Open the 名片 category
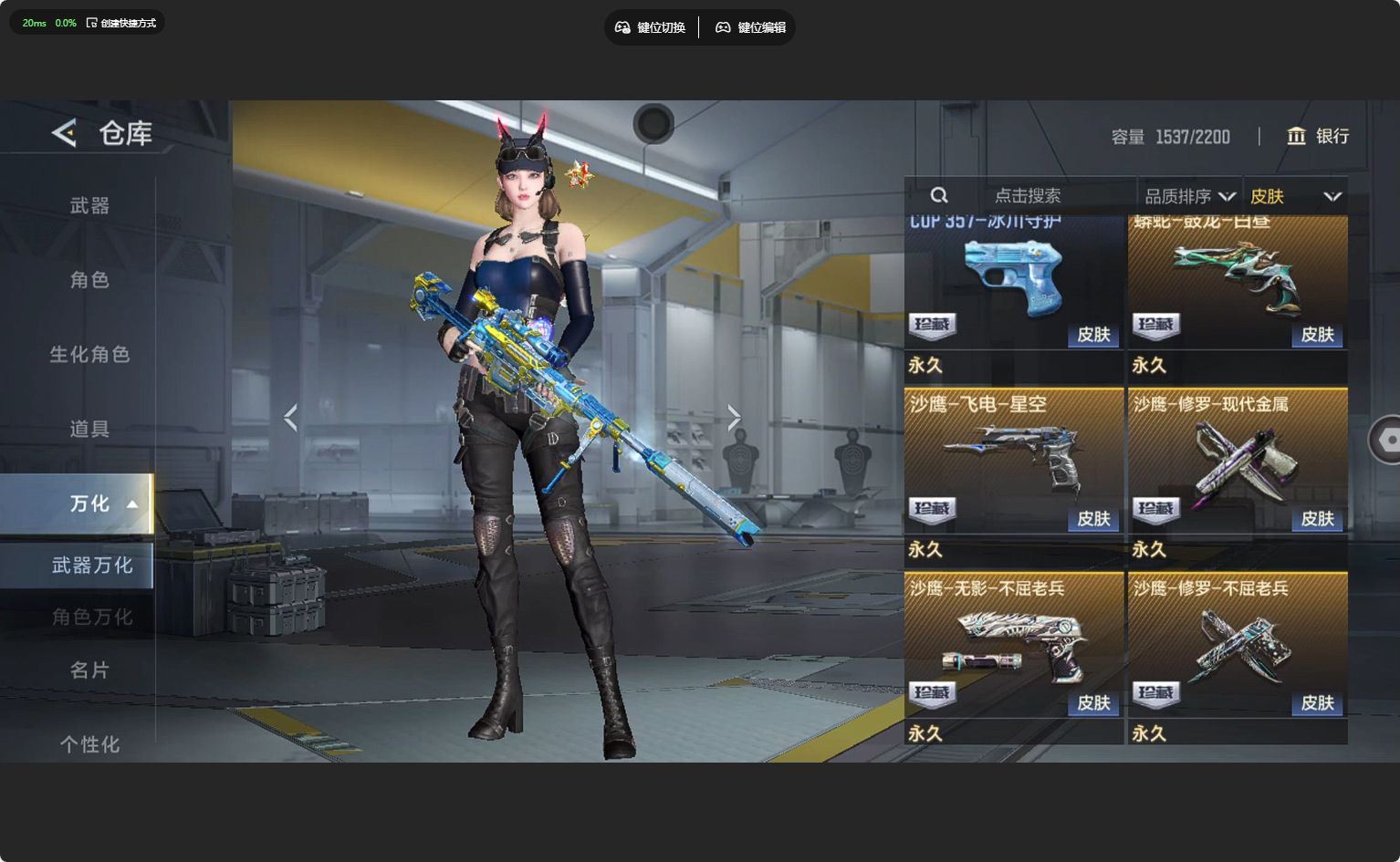Viewport: 1400px width, 862px height. pyautogui.click(x=89, y=670)
